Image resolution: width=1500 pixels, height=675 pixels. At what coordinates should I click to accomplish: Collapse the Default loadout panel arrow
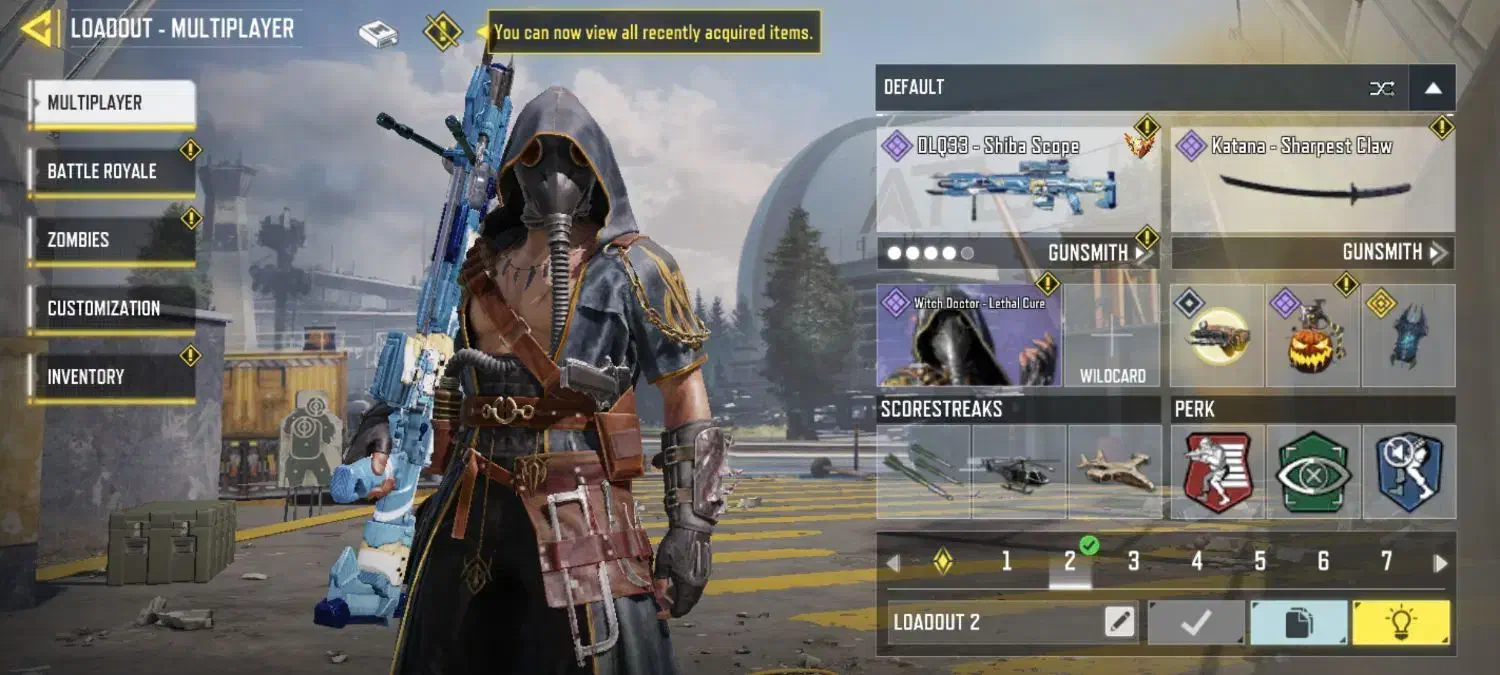pos(1432,88)
